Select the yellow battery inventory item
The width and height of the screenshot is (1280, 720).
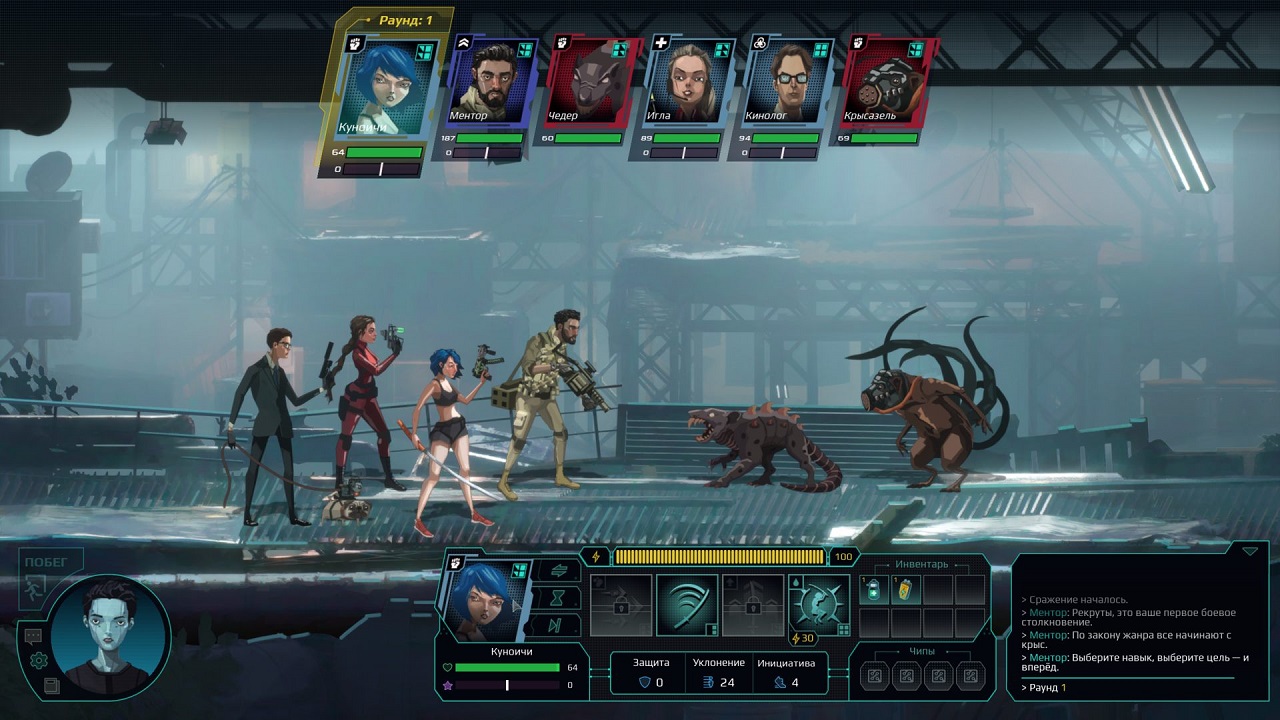[x=906, y=590]
